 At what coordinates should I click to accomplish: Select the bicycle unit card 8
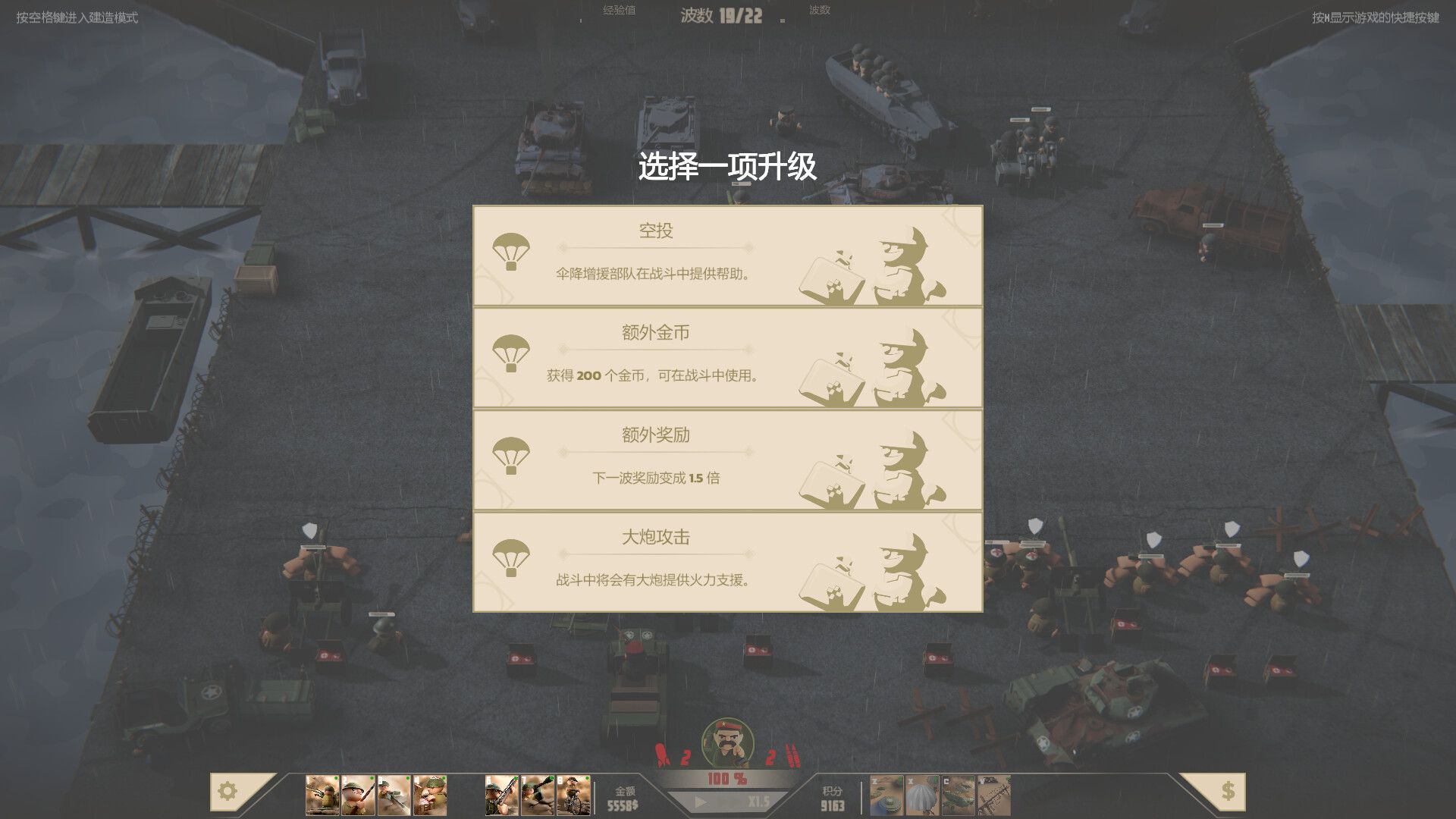point(573,796)
